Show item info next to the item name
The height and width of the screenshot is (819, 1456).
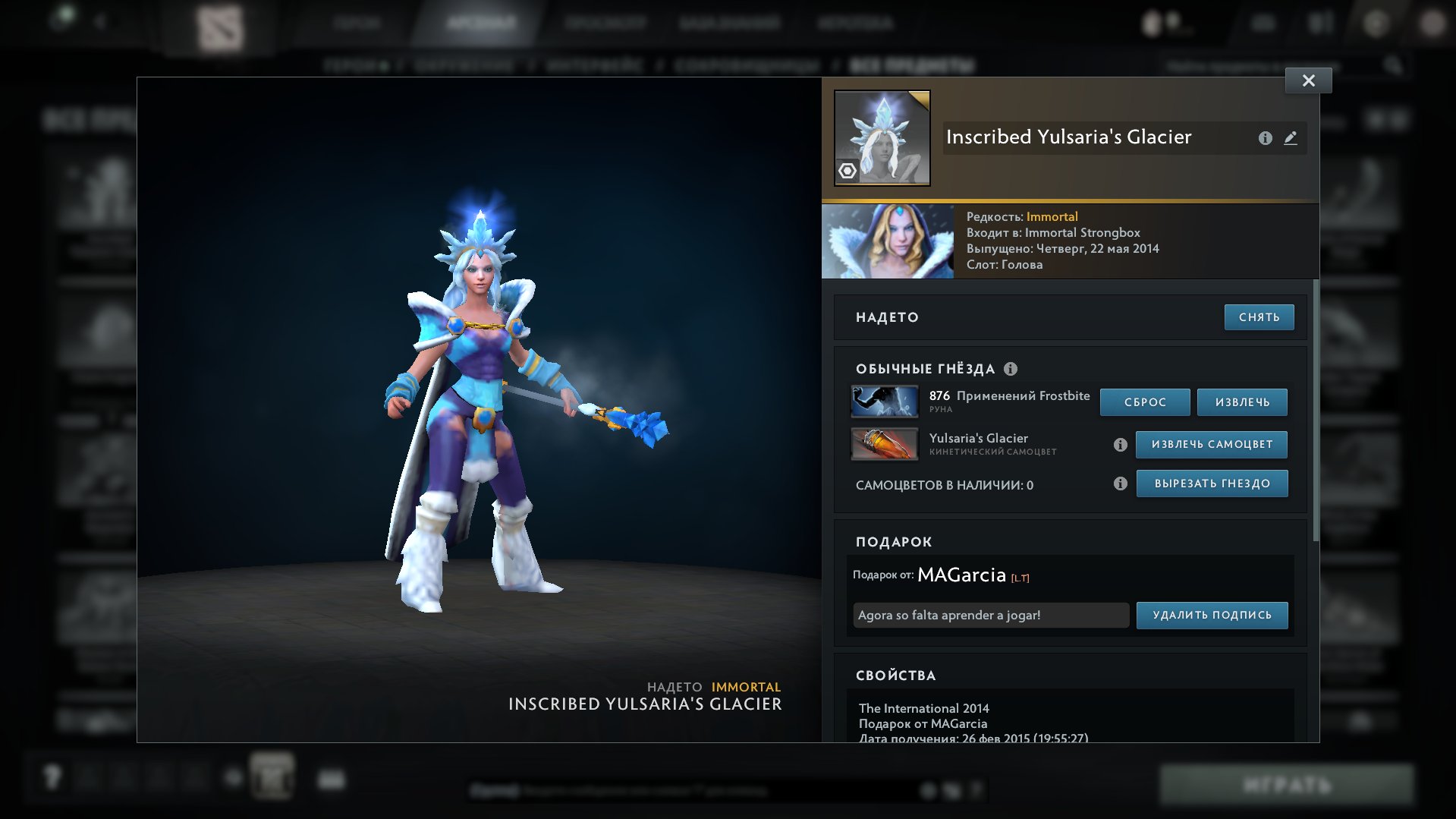coord(1265,138)
